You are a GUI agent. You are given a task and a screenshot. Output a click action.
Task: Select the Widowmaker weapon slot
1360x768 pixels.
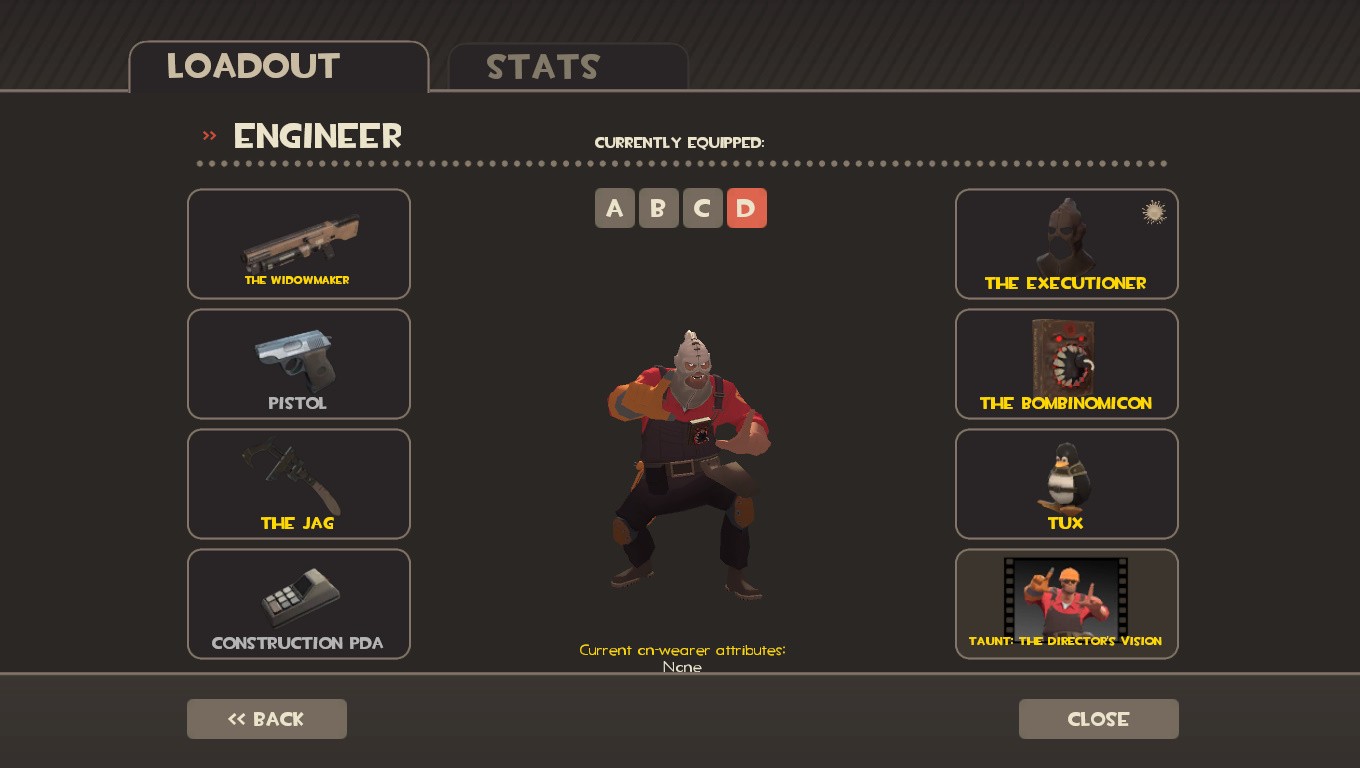(x=298, y=243)
